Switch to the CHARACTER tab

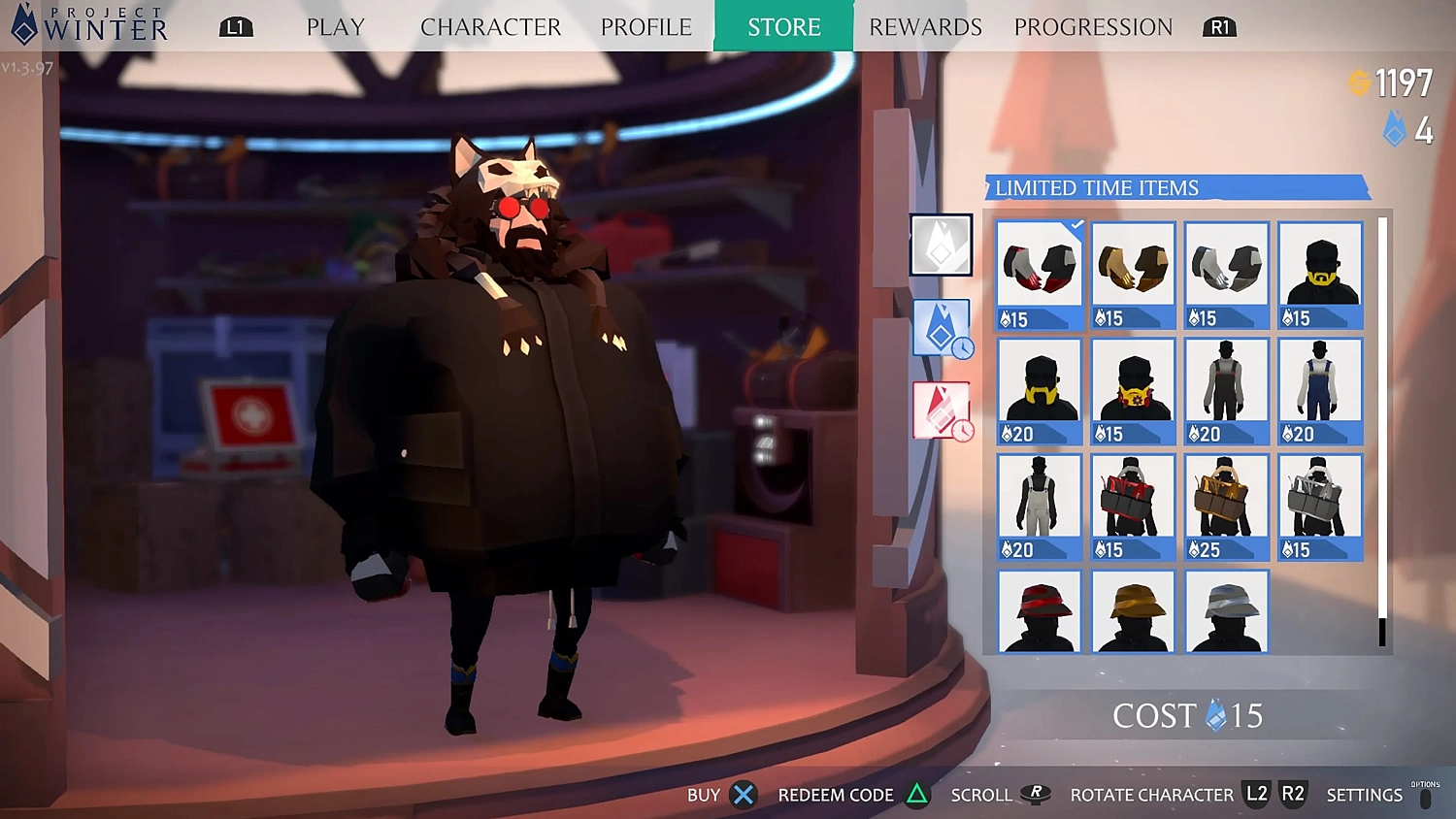(x=490, y=27)
